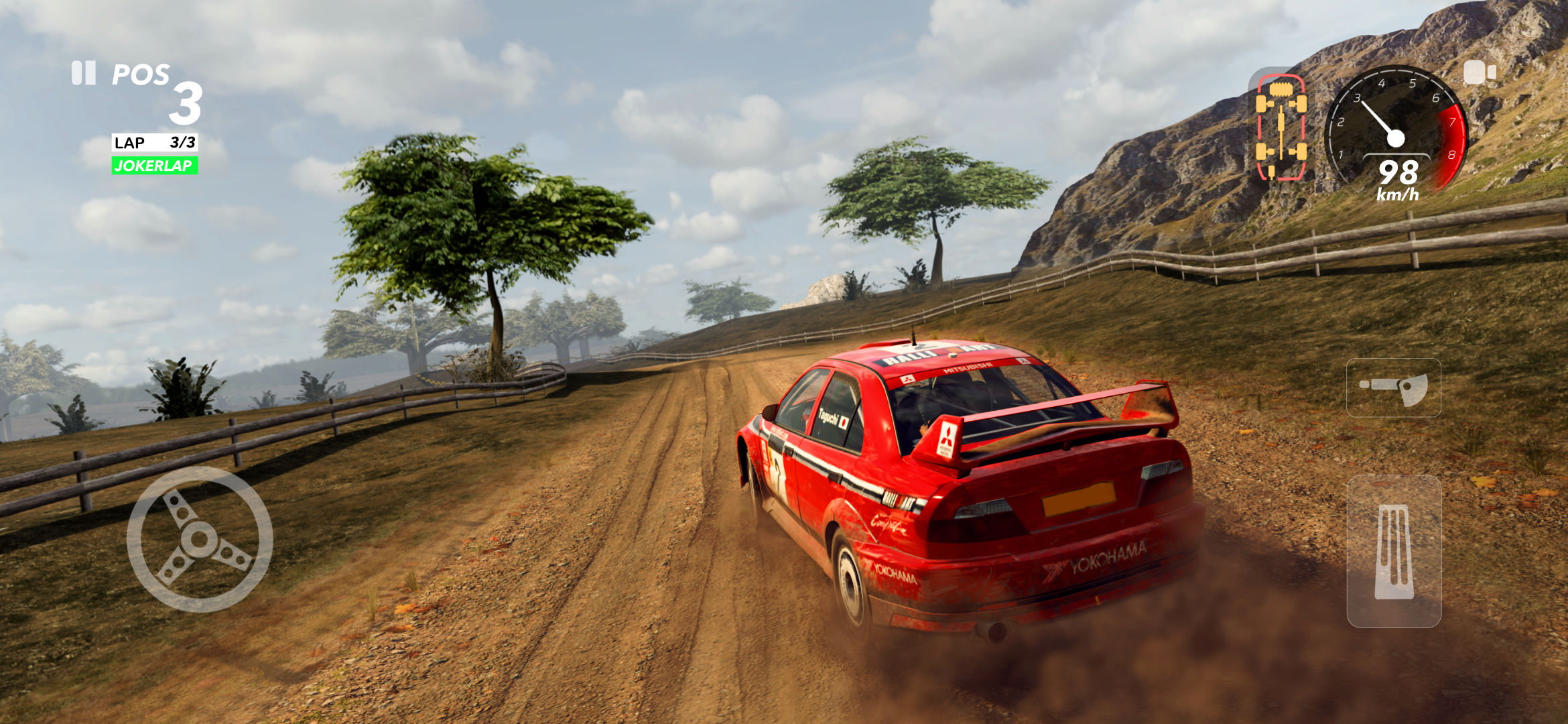Tap the steering wheel control
The width and height of the screenshot is (1568, 724).
coord(199,539)
